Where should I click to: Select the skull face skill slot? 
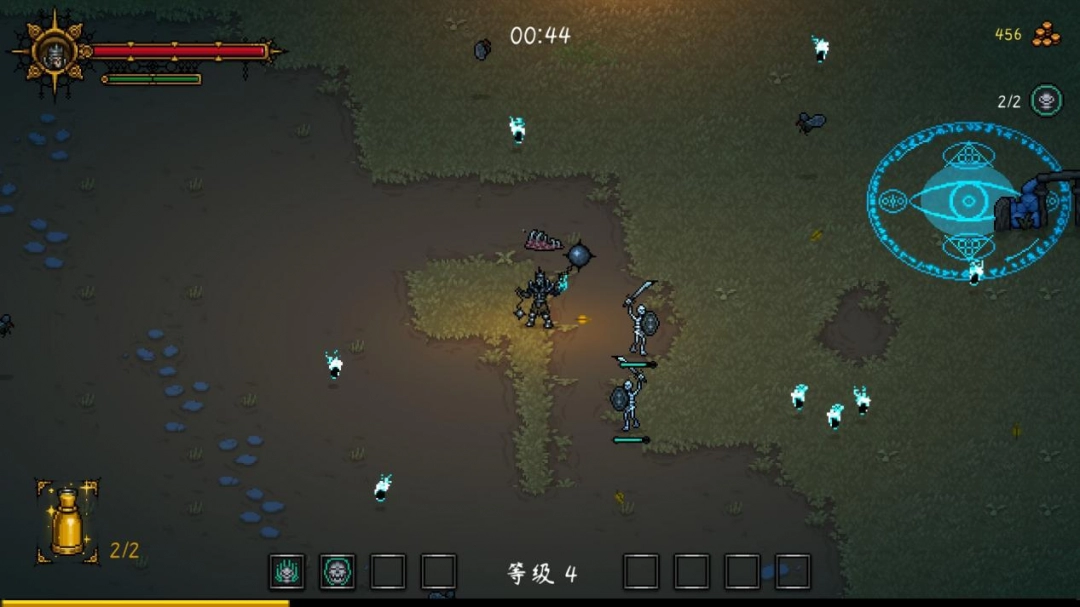pyautogui.click(x=338, y=572)
